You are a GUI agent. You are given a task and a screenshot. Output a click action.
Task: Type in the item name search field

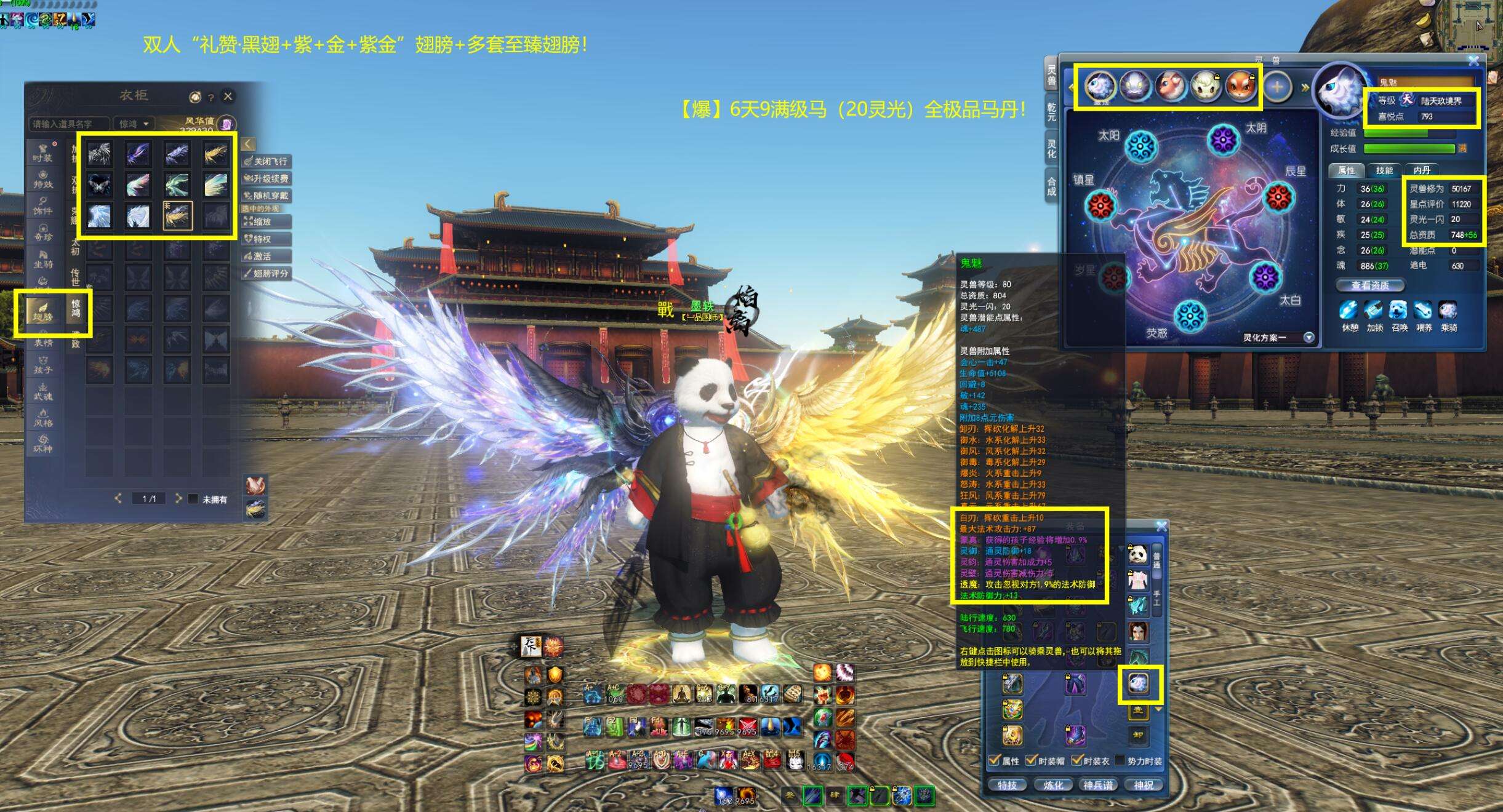click(x=68, y=124)
